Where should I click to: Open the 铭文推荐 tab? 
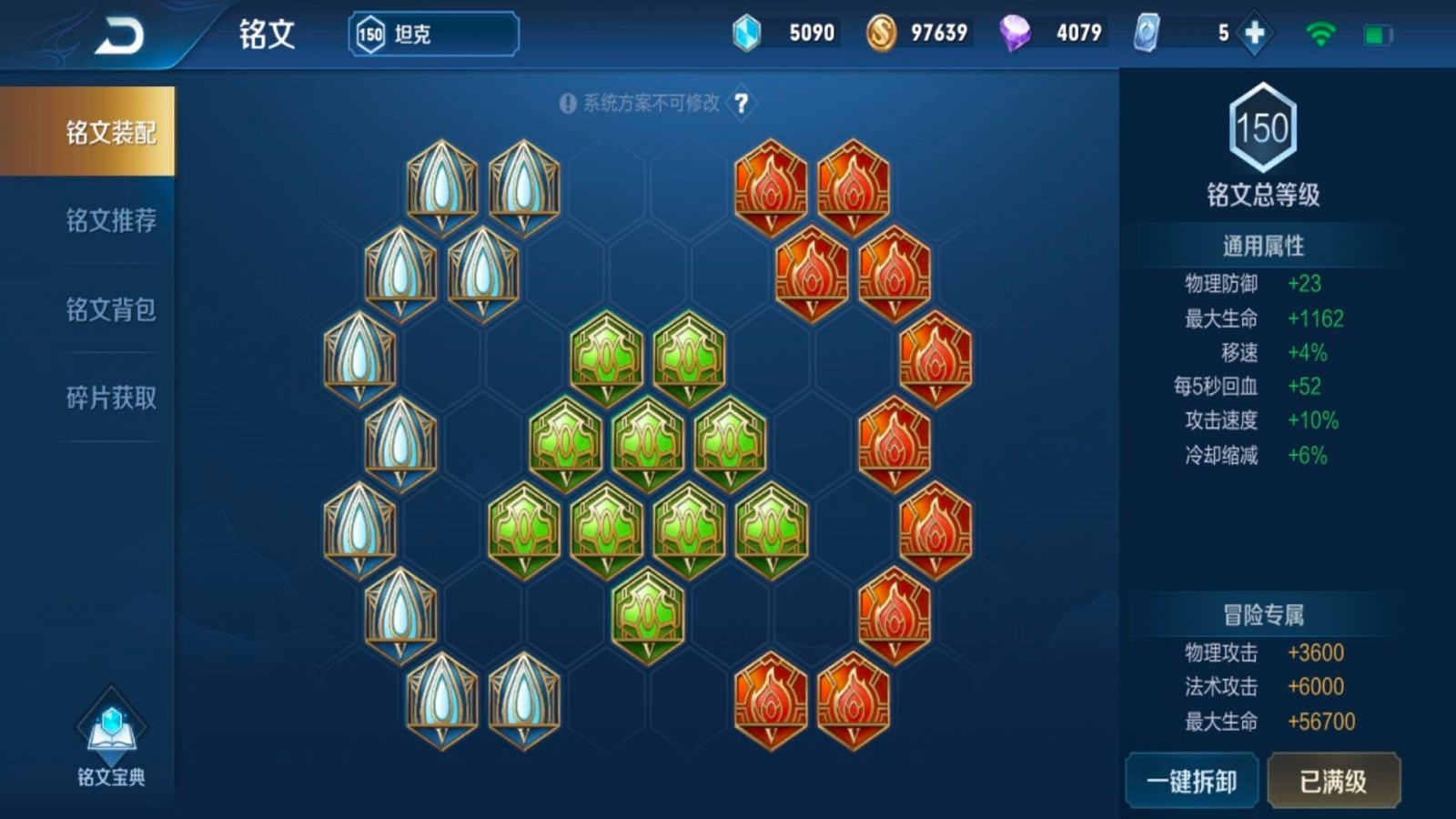(110, 220)
